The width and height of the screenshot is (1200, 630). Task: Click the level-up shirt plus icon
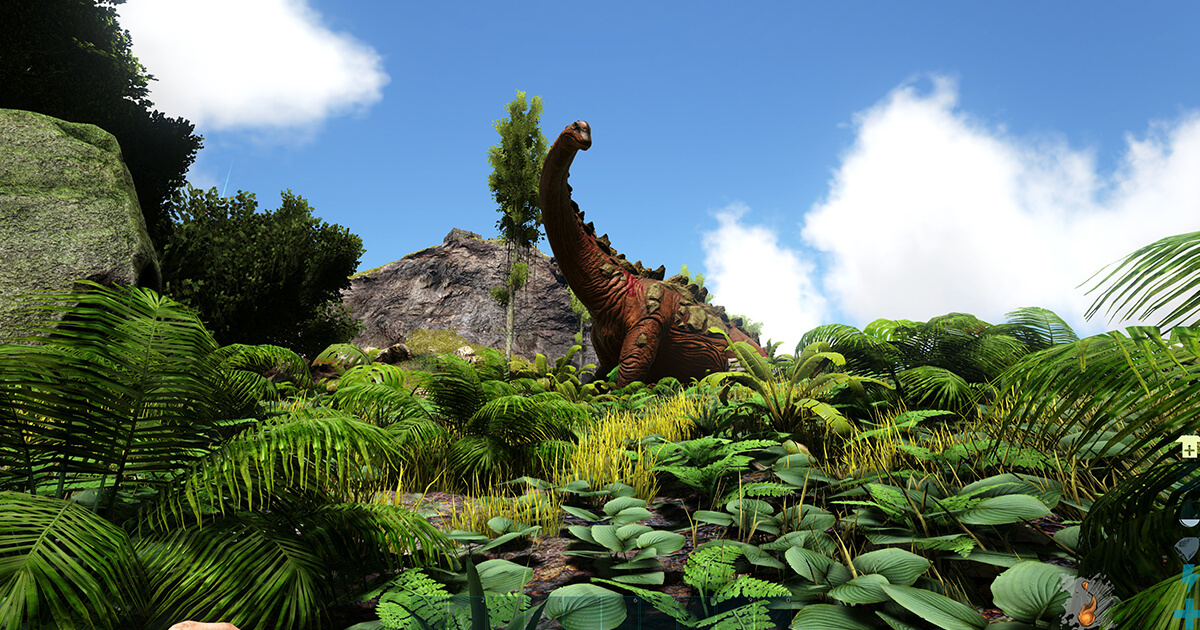[x=1189, y=447]
